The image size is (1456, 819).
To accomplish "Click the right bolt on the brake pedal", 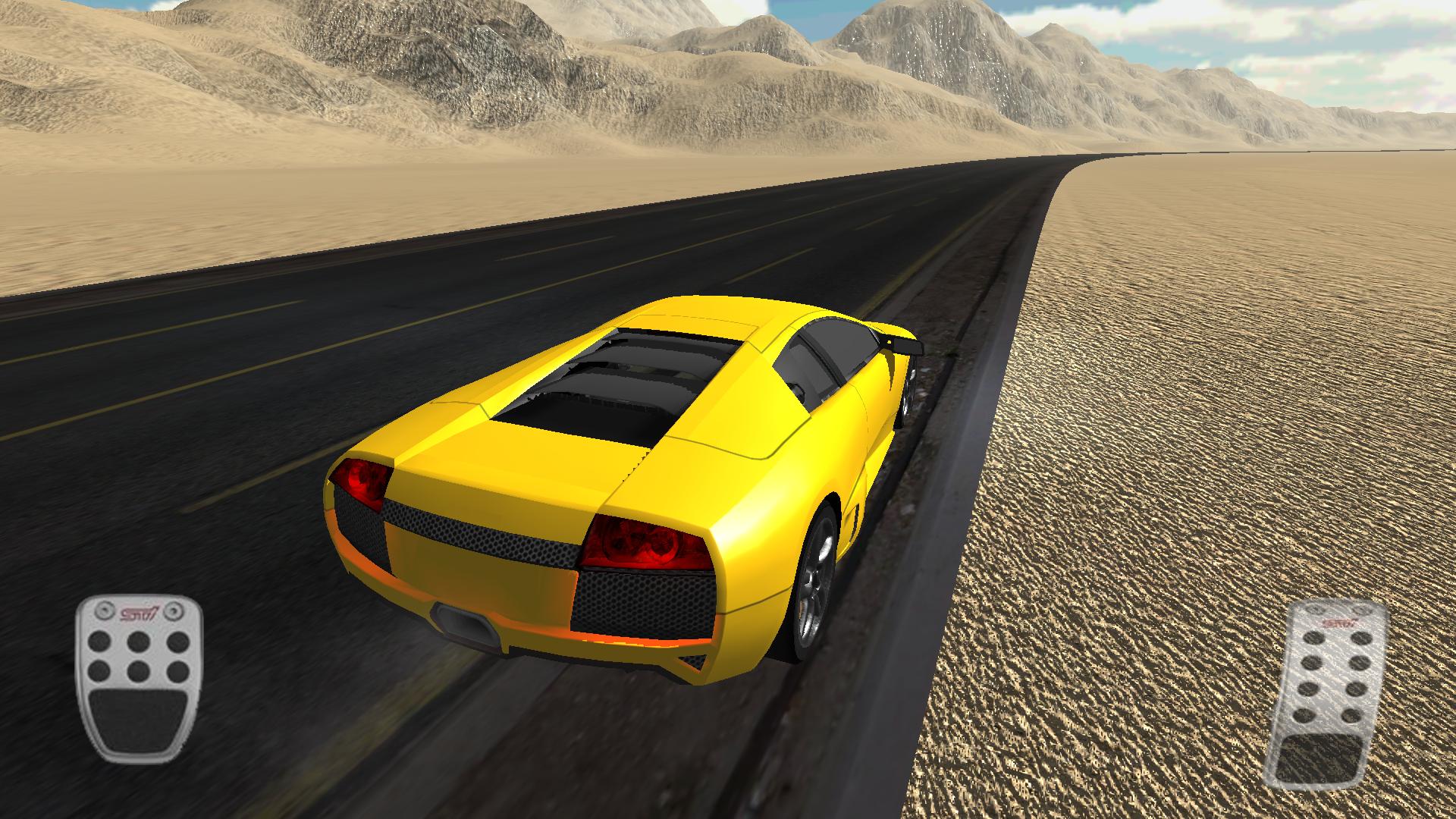I will coord(173,611).
